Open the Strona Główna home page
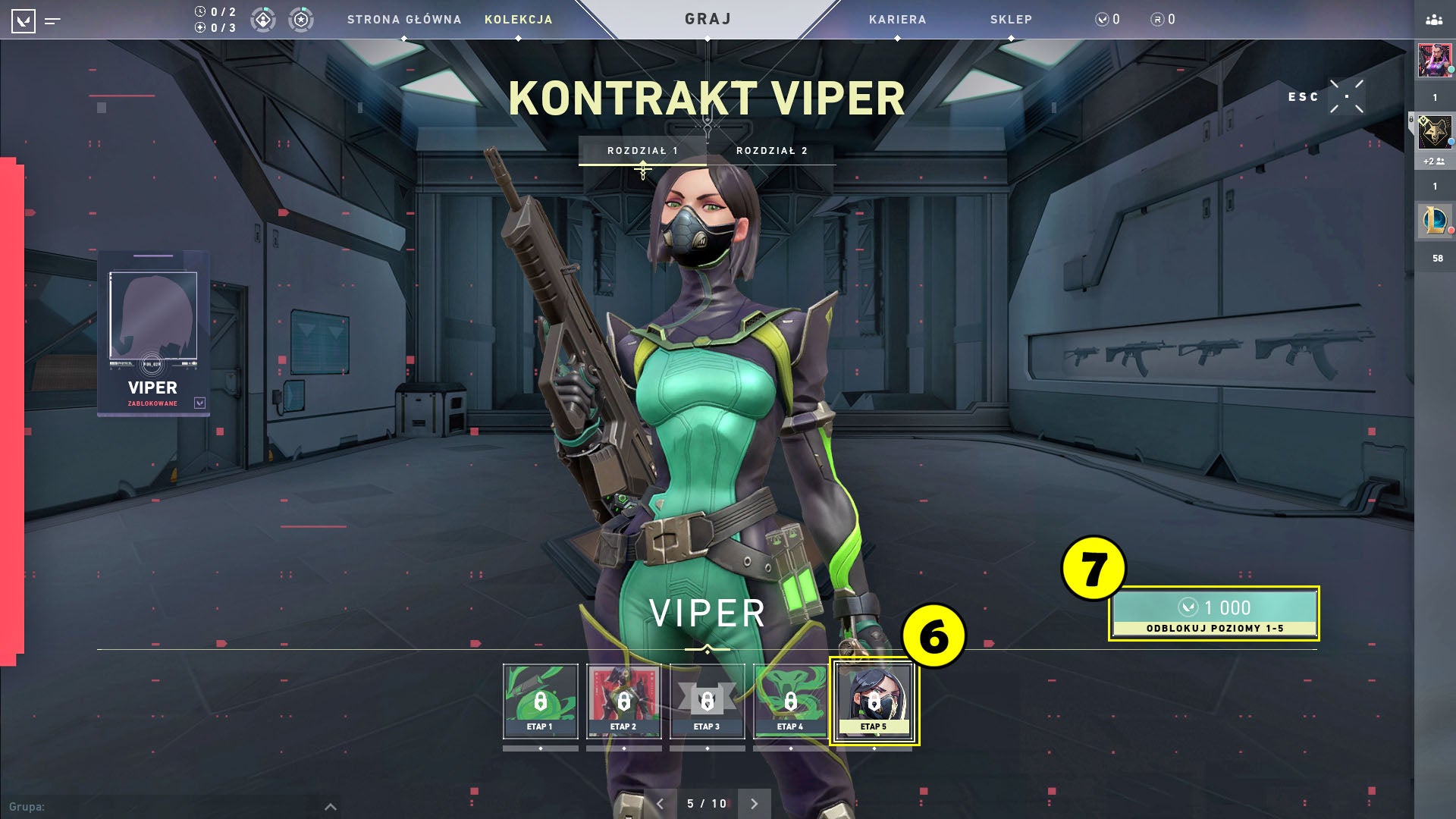The image size is (1456, 819). (x=404, y=20)
